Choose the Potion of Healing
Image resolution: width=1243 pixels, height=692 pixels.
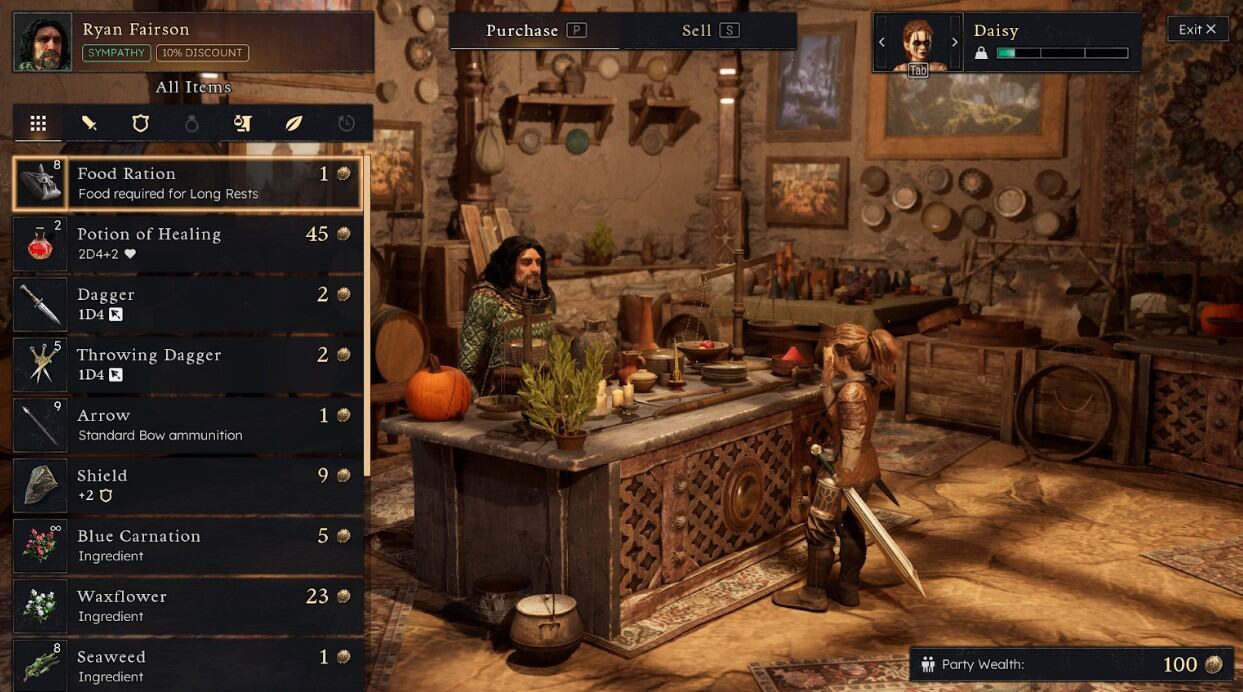188,243
